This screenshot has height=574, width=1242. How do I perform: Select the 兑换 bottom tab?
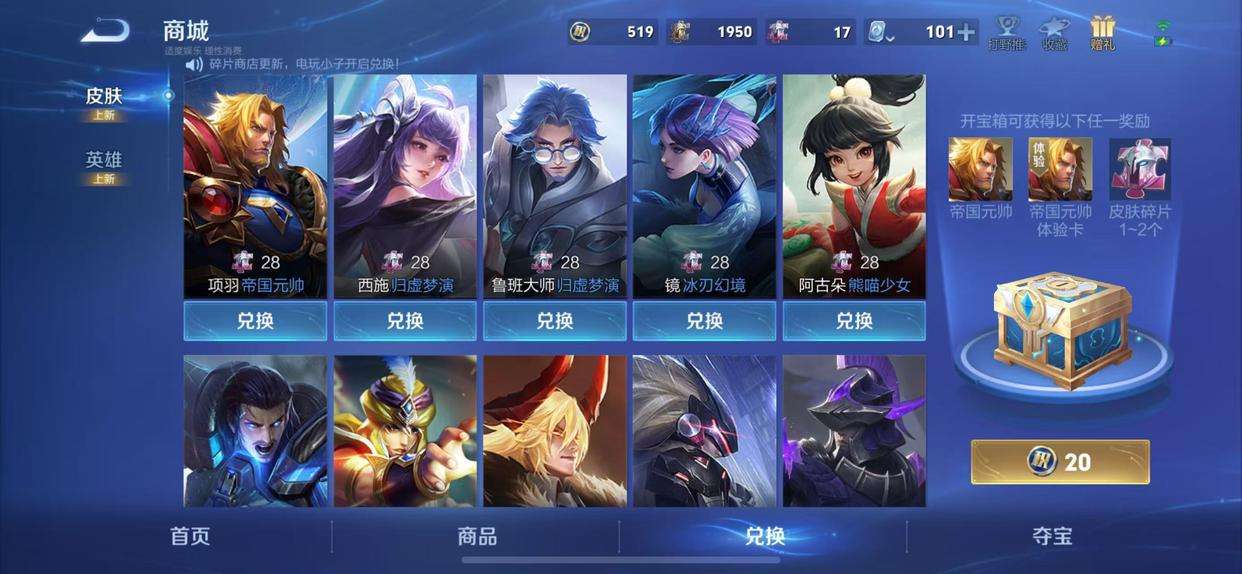tap(764, 536)
